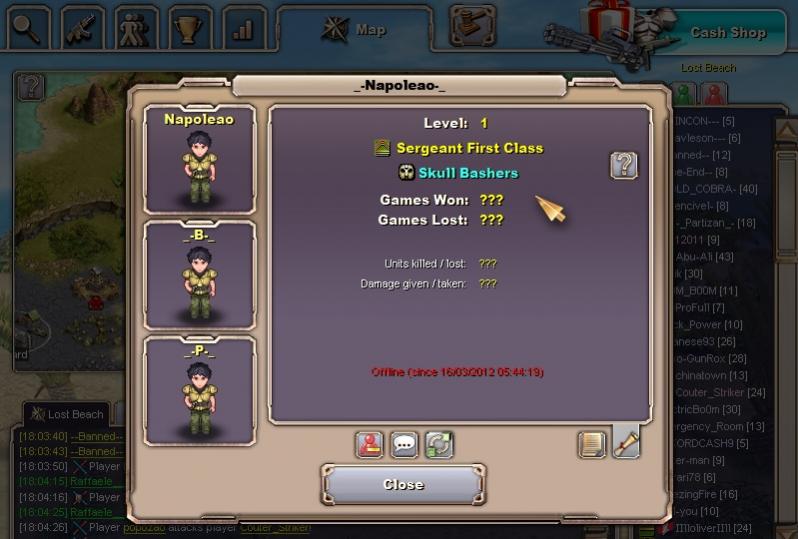Open the question mark help inside the profile
The image size is (798, 539).
(x=624, y=165)
